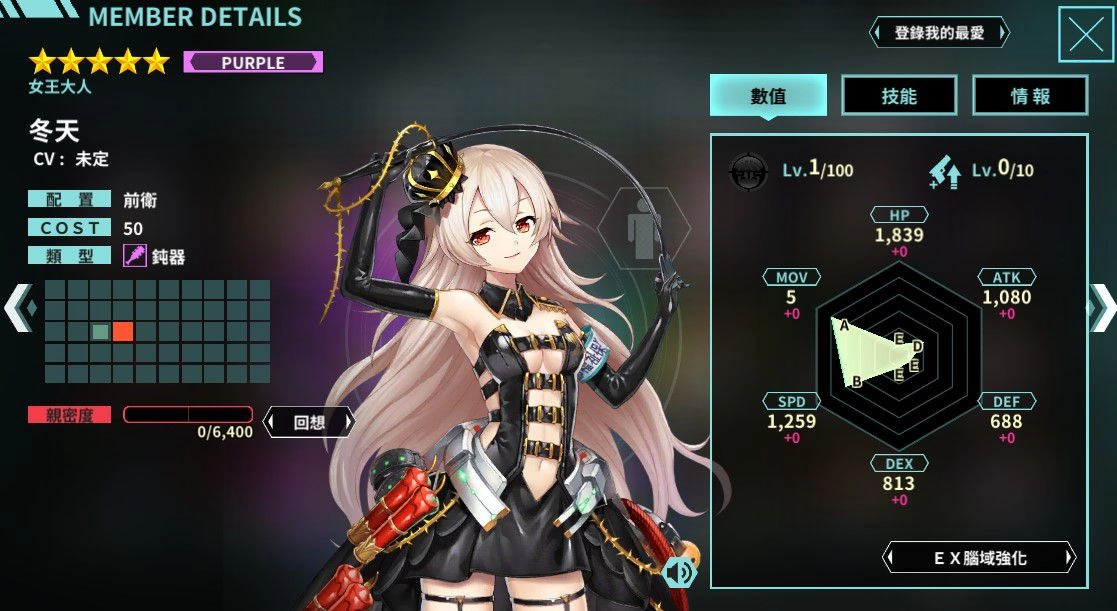Image resolution: width=1117 pixels, height=611 pixels.
Task: Go to the next member arrow
Action: 1101,307
